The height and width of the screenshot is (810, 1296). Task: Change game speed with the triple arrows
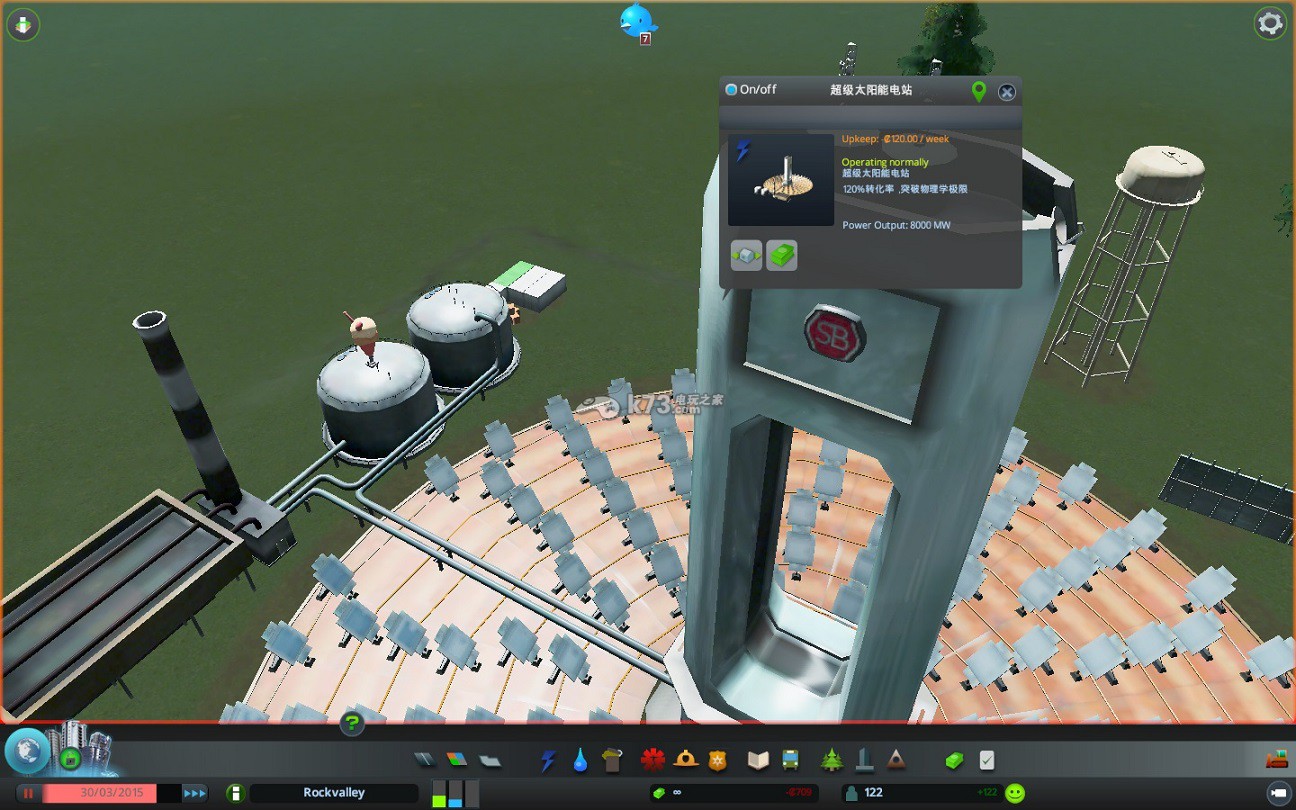pos(195,793)
